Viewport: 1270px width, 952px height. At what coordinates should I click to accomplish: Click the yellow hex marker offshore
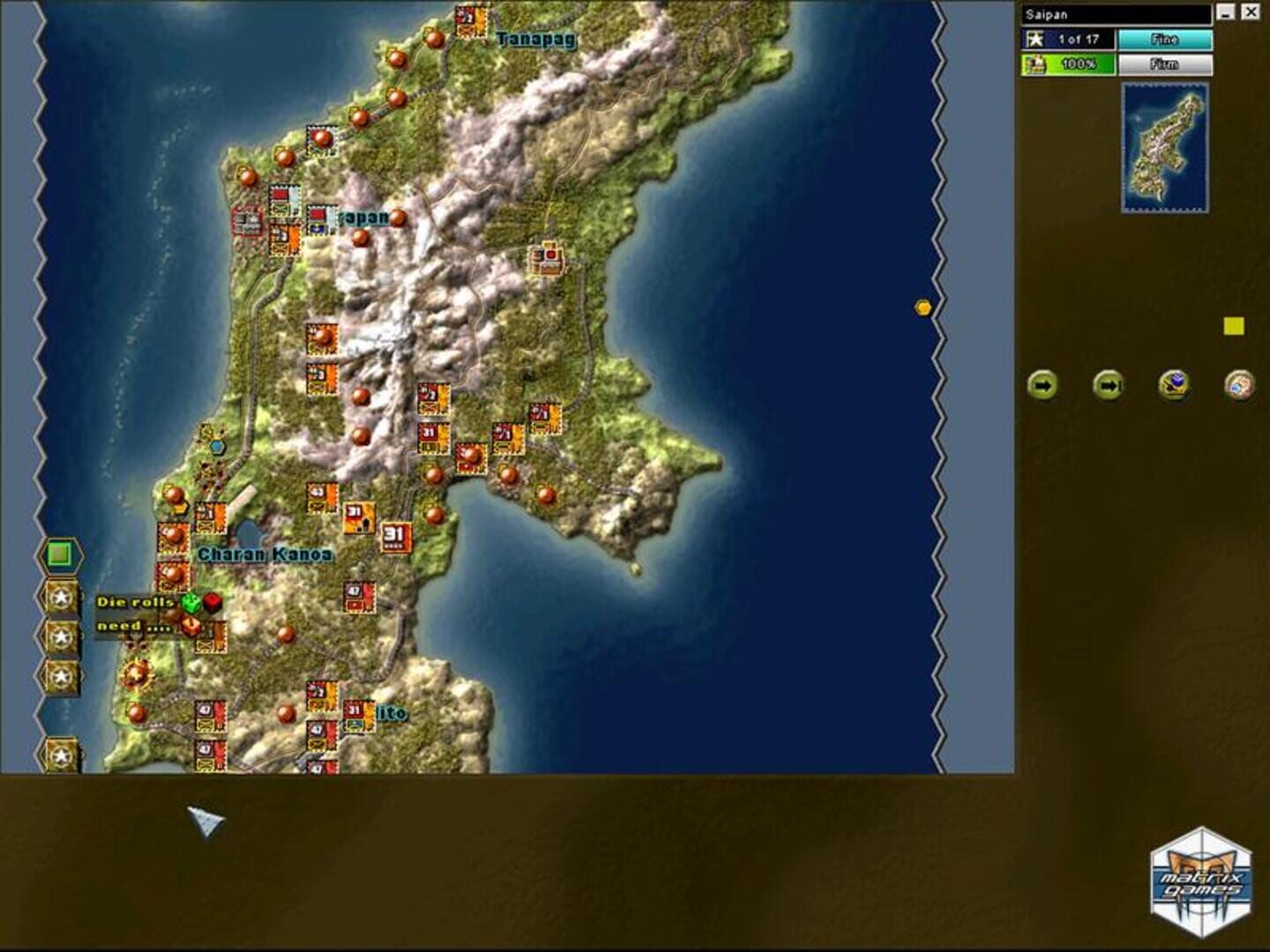coord(923,306)
